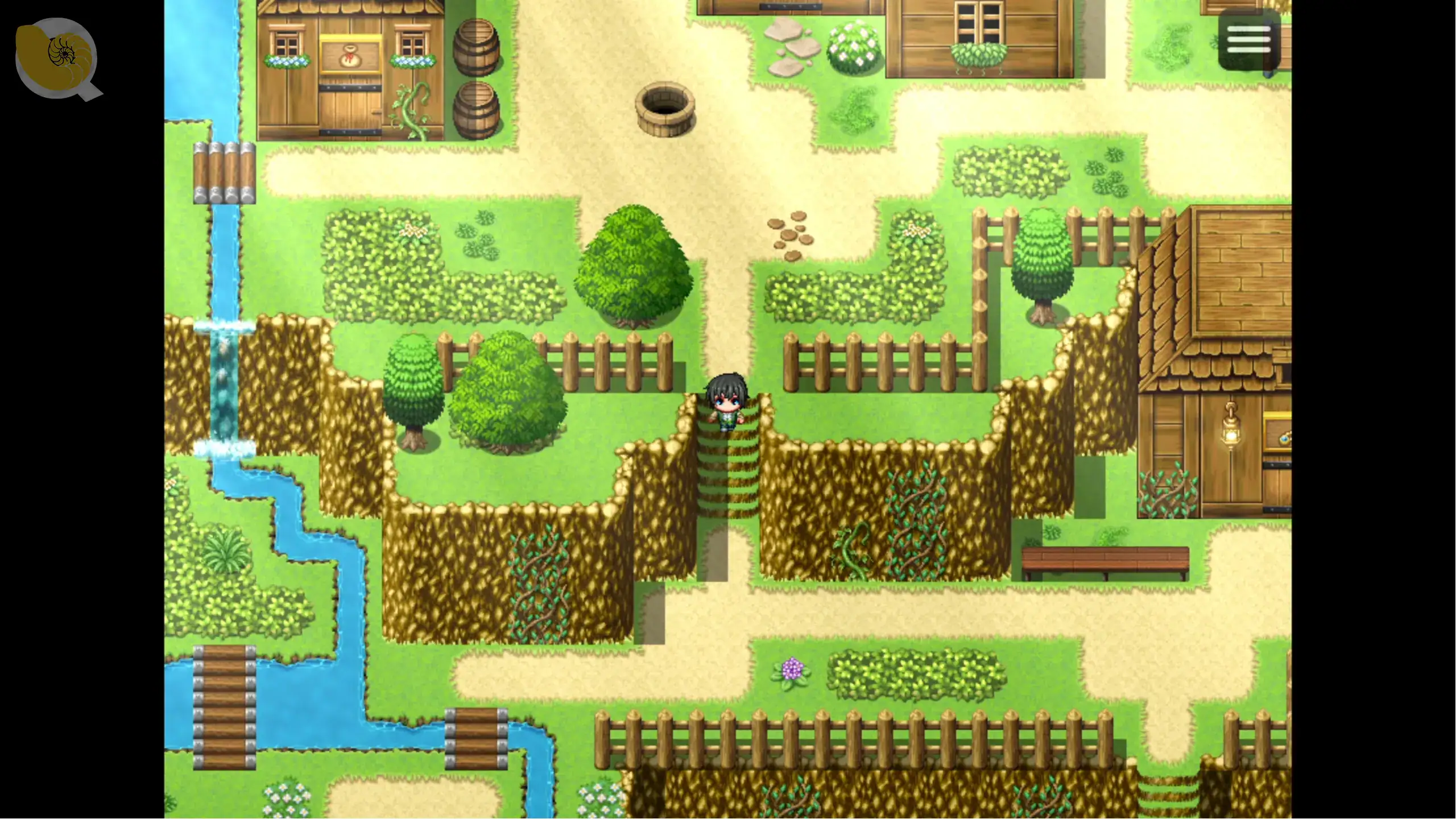
Task: Toggle the lower wooden barrel
Action: click(478, 108)
